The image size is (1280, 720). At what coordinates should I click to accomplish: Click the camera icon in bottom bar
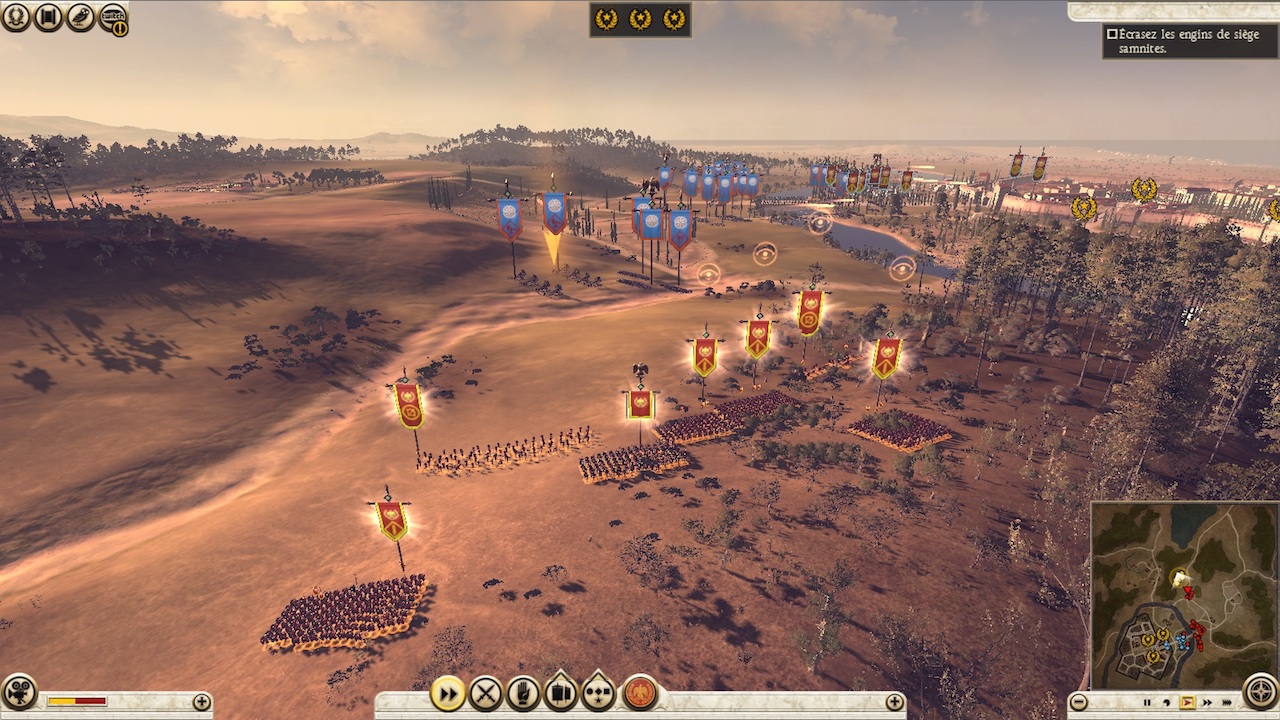pyautogui.click(x=18, y=692)
